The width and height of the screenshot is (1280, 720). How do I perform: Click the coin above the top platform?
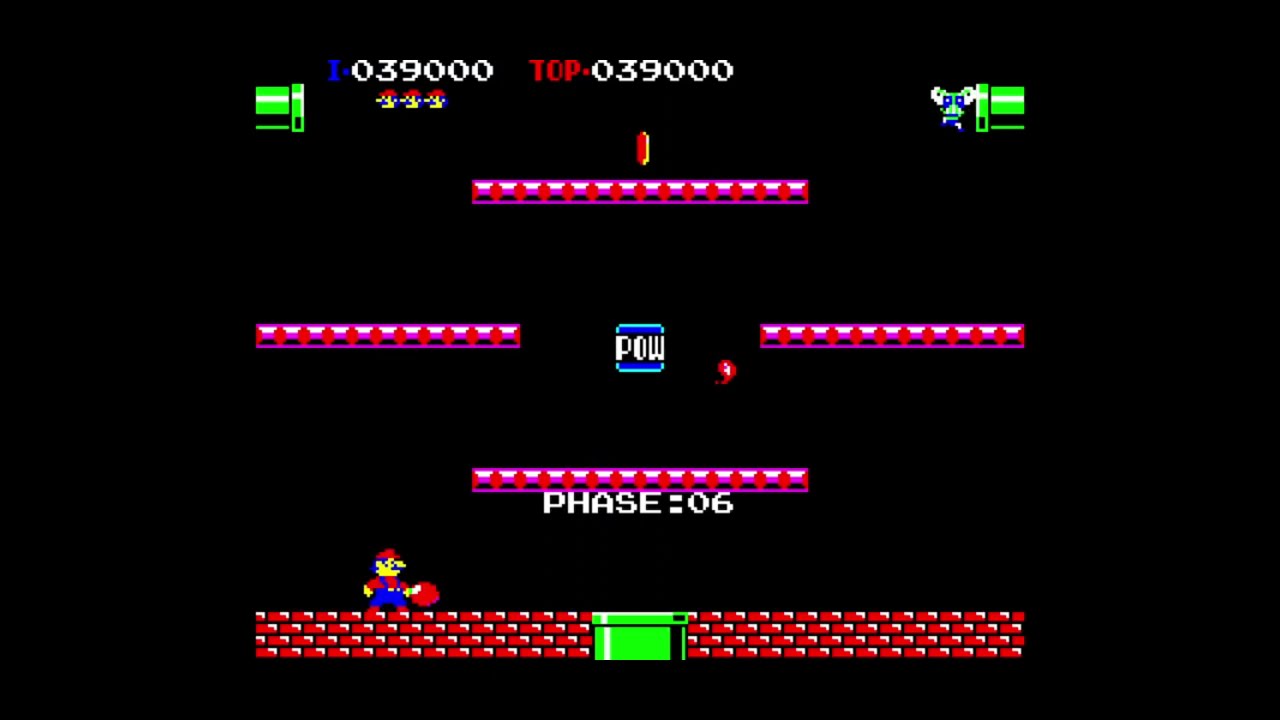point(641,150)
